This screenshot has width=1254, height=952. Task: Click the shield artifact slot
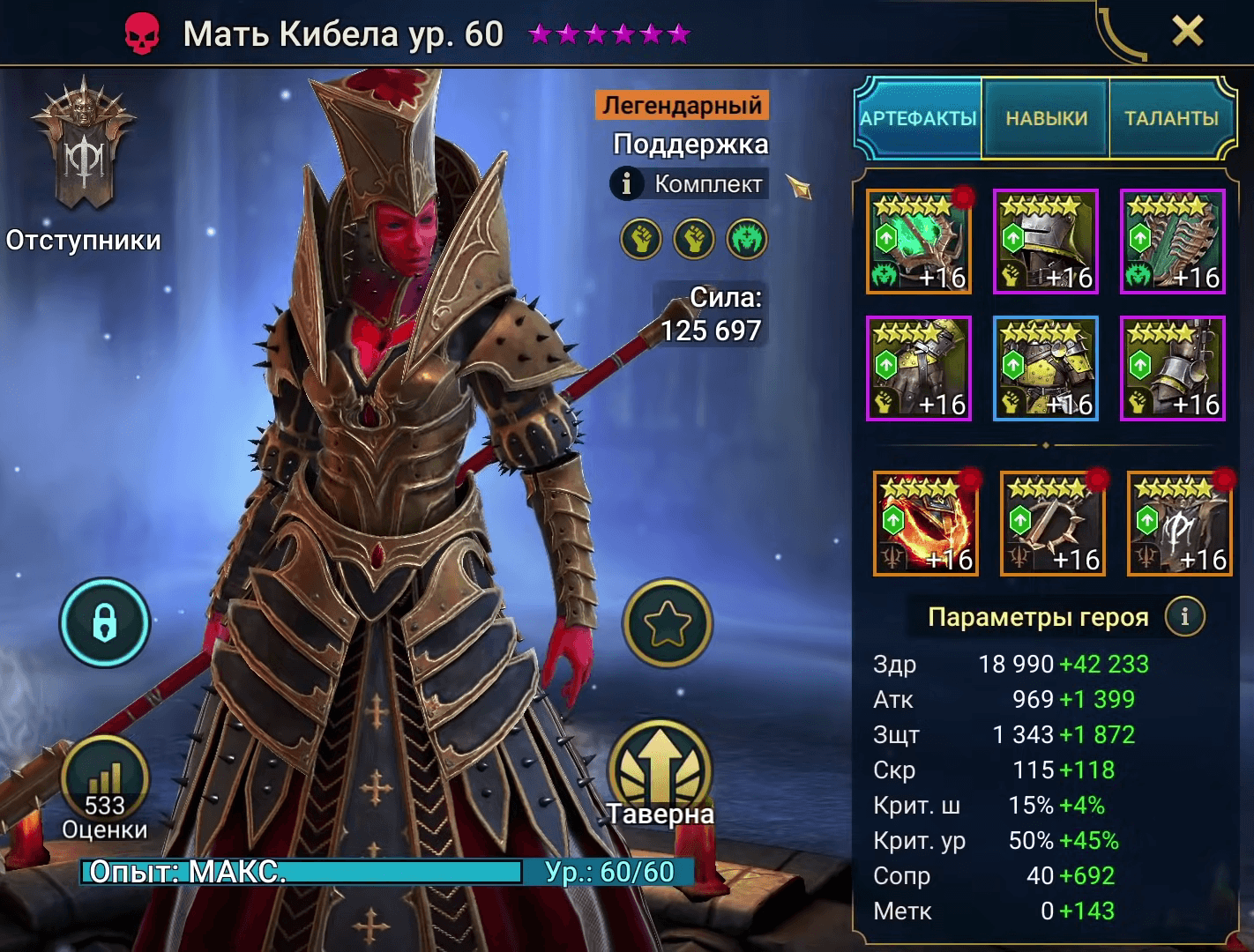(x=1172, y=242)
